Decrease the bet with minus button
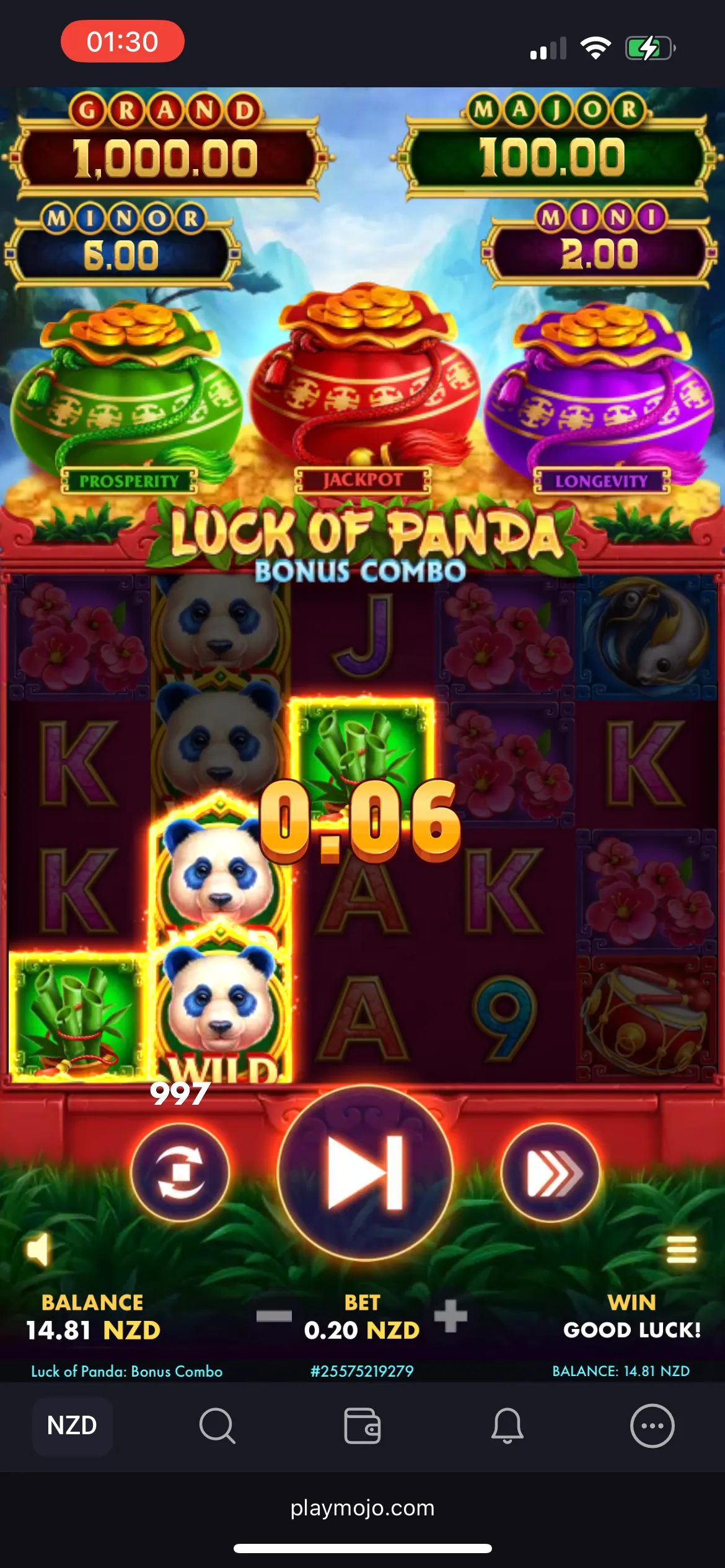Screen dimensions: 725x1568 point(275,1316)
